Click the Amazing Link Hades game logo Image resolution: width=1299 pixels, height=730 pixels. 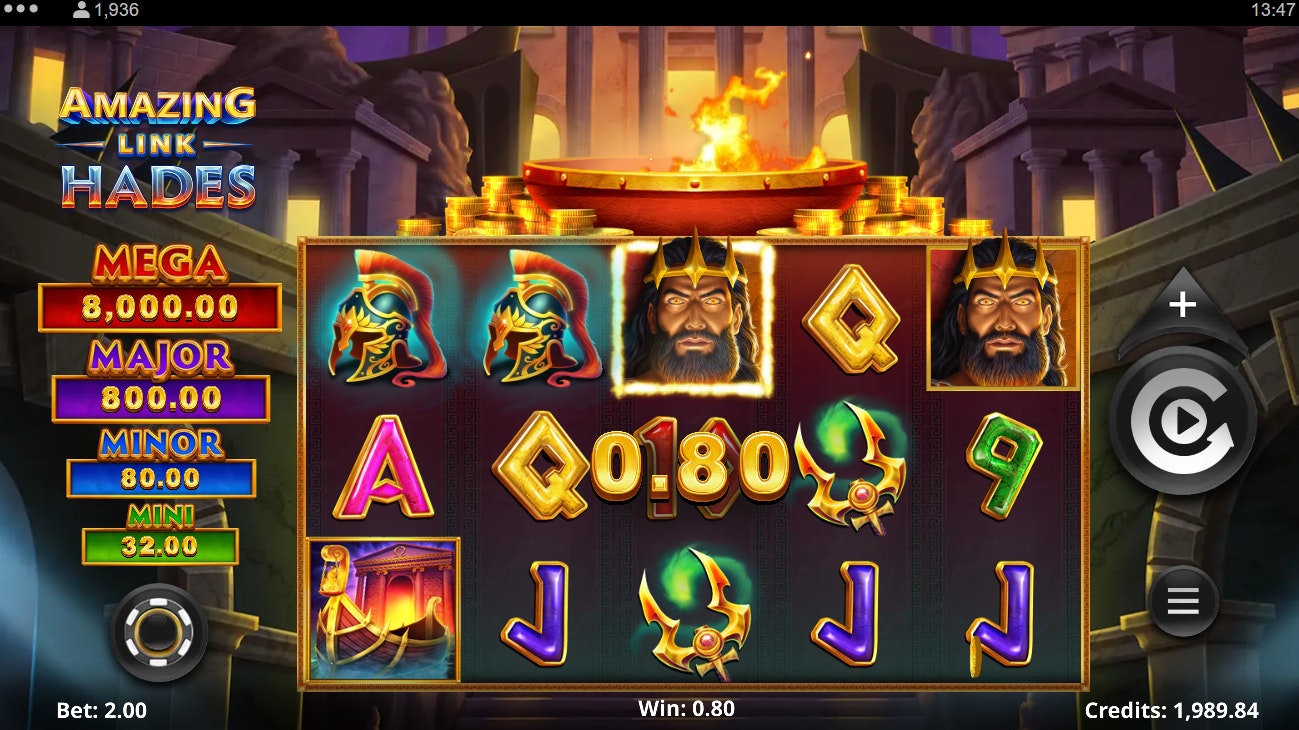coord(160,140)
